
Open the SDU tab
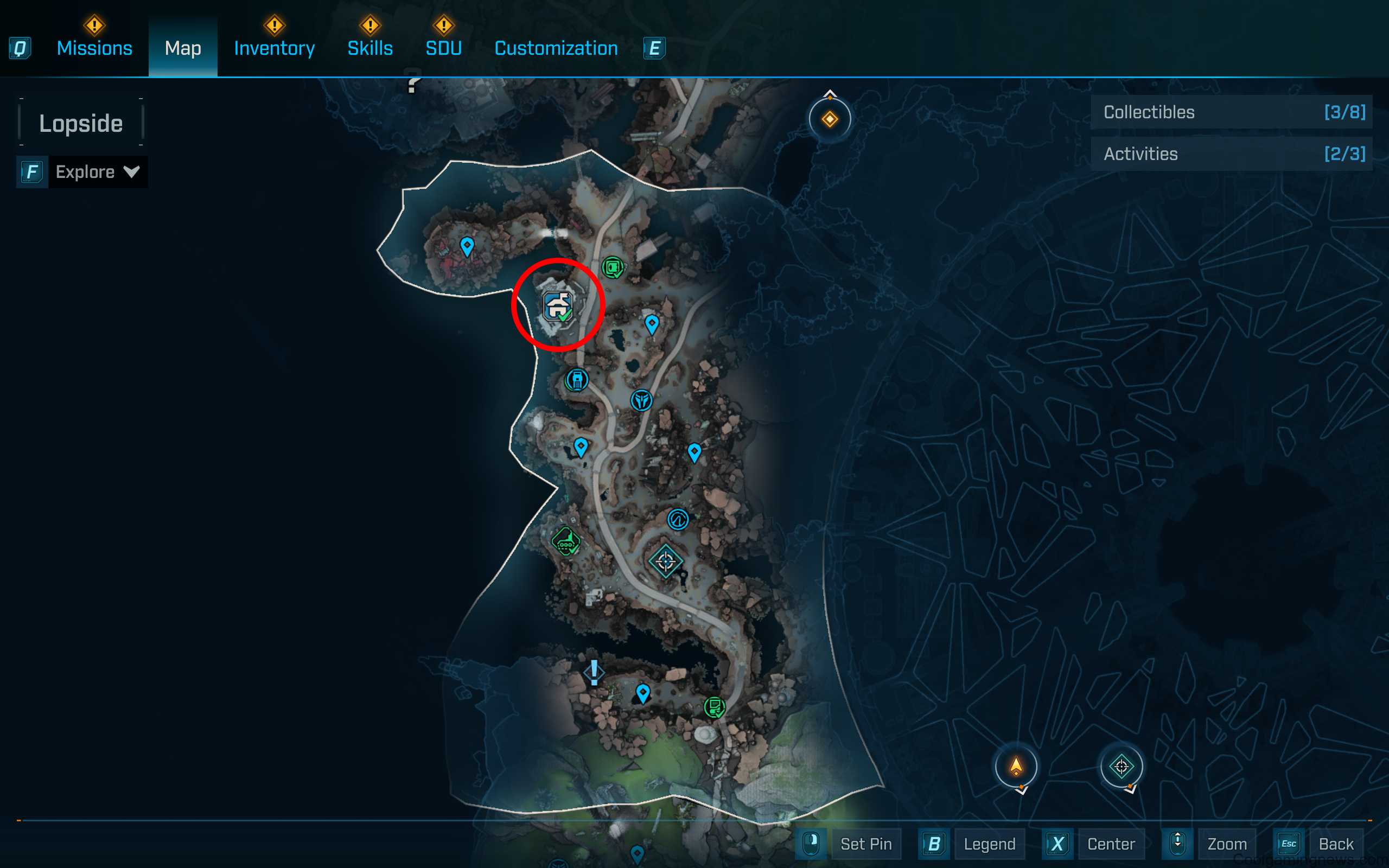tap(443, 48)
